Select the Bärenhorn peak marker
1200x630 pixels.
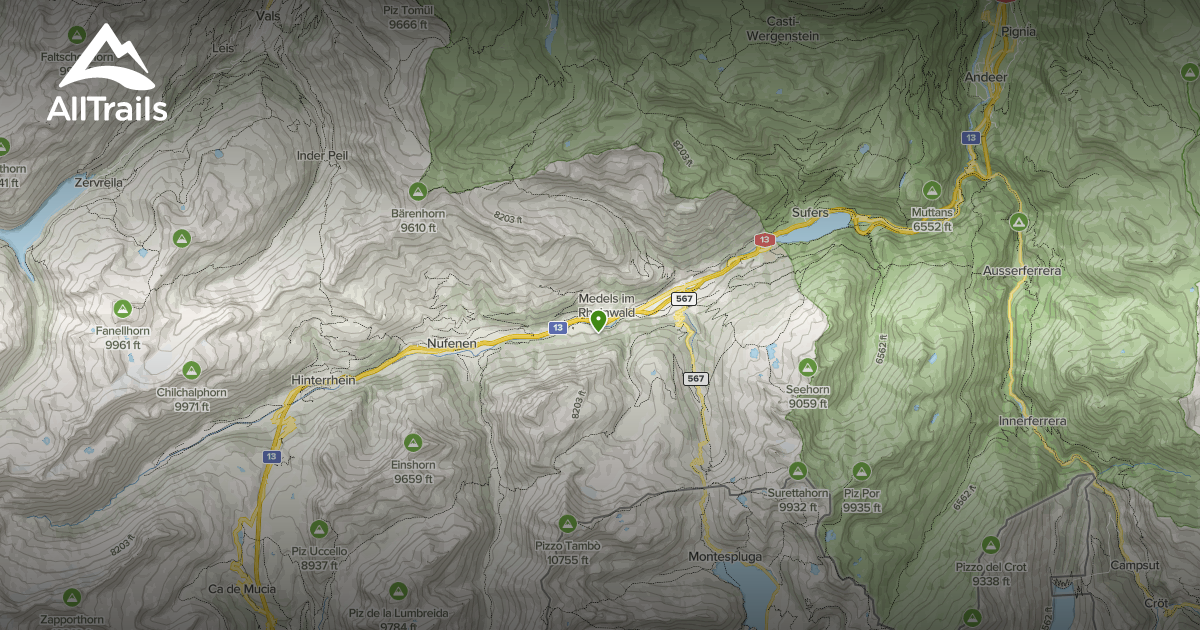tap(418, 191)
